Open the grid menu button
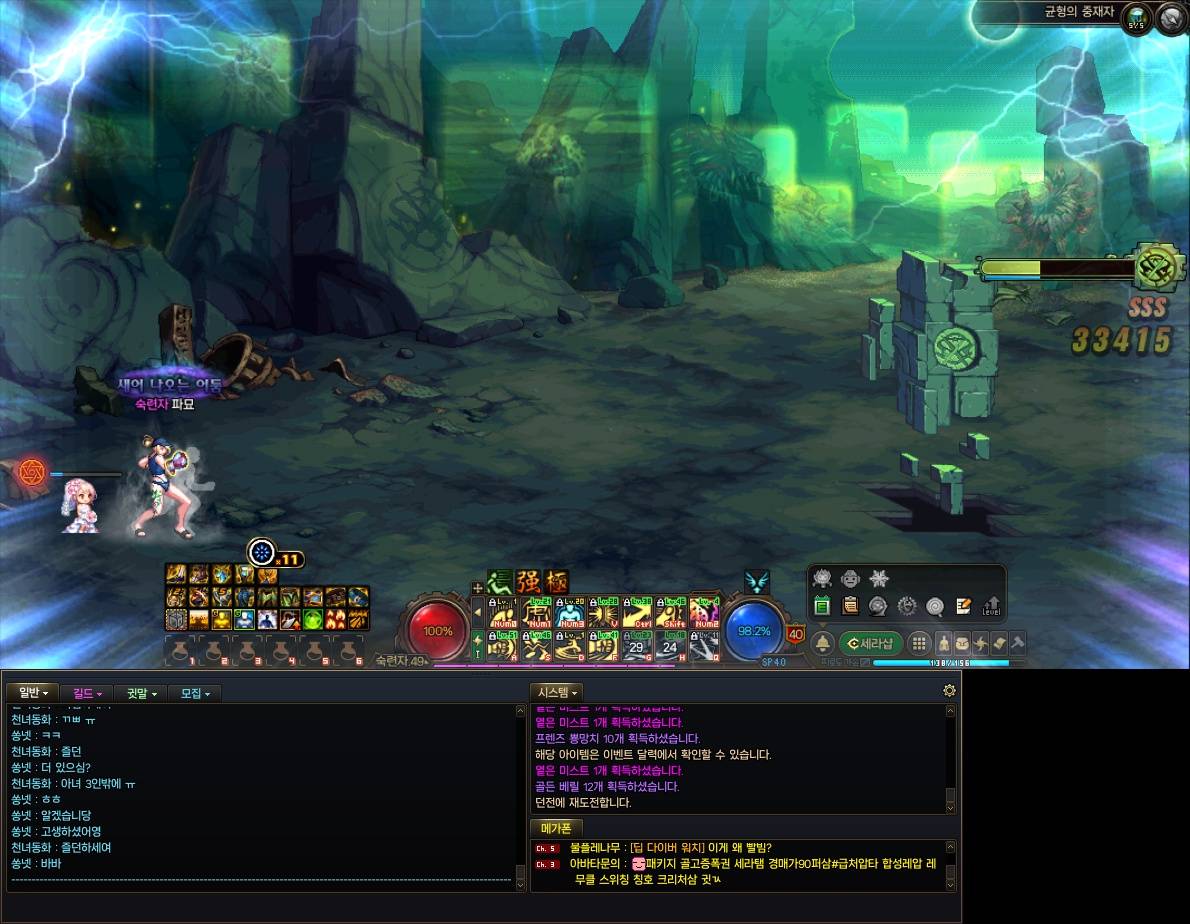1190x924 pixels. tap(918, 643)
